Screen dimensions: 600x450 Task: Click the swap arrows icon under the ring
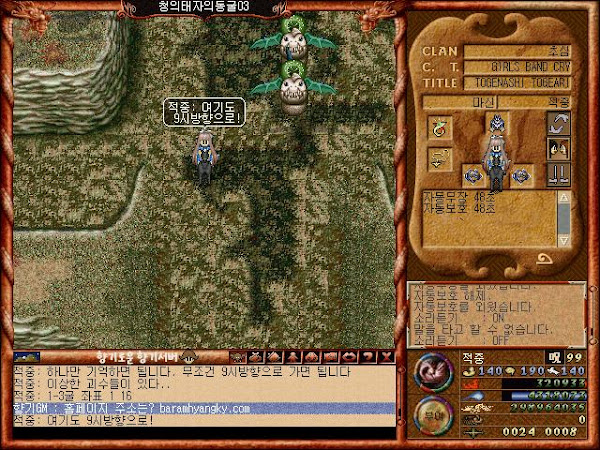pyautogui.click(x=440, y=159)
